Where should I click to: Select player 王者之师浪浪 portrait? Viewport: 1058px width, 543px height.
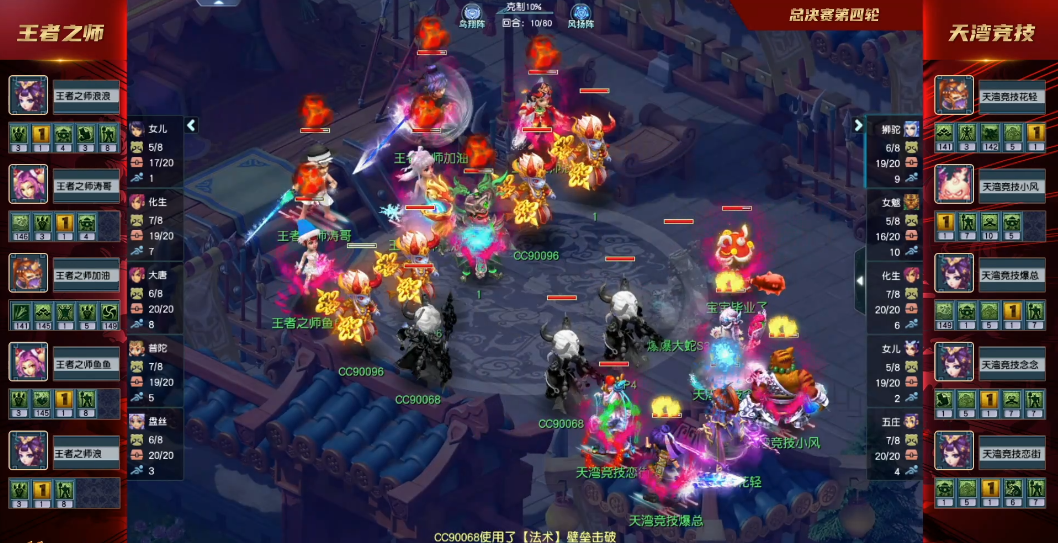coord(28,96)
